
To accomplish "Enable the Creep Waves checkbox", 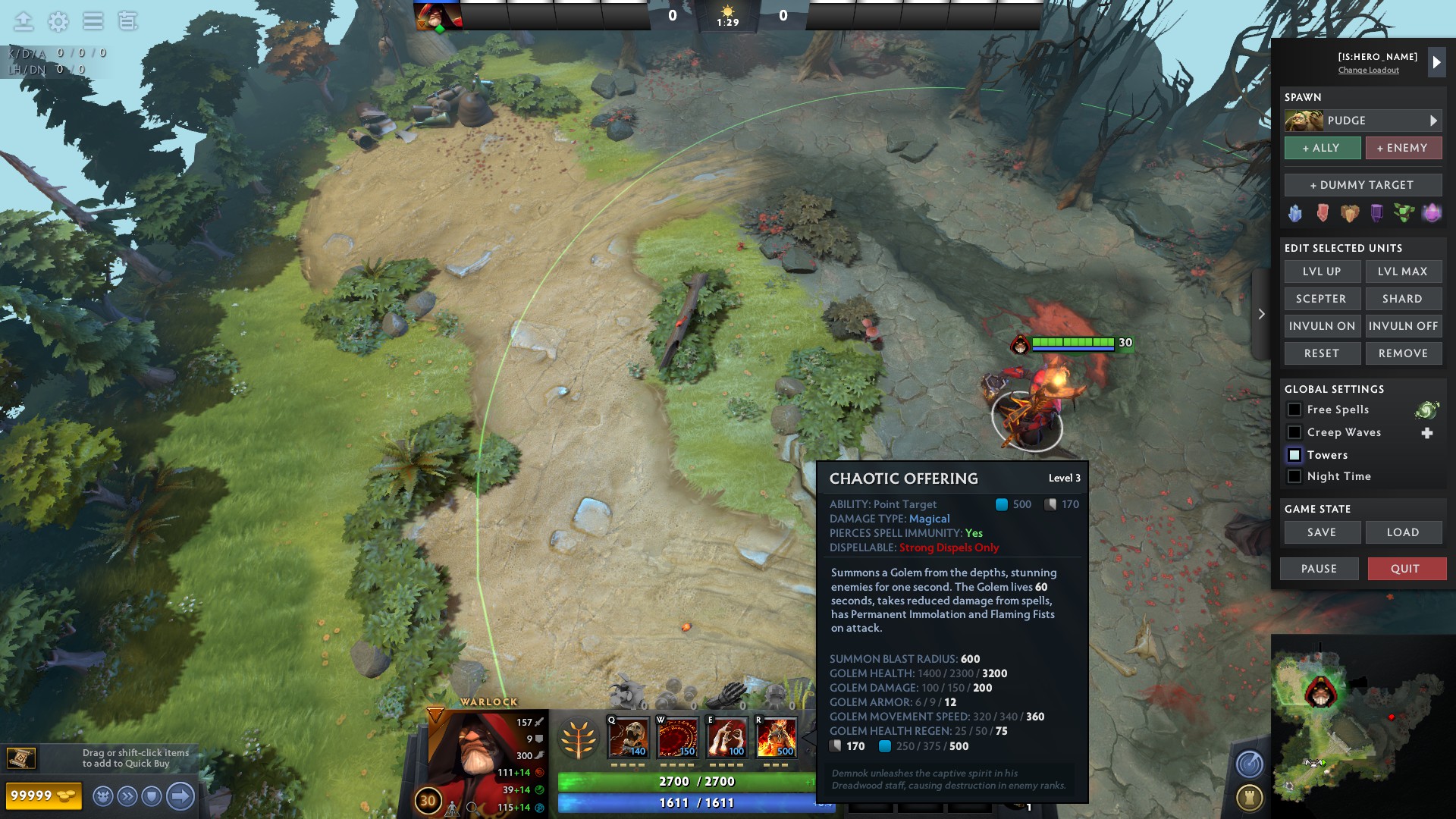I will pos(1294,432).
